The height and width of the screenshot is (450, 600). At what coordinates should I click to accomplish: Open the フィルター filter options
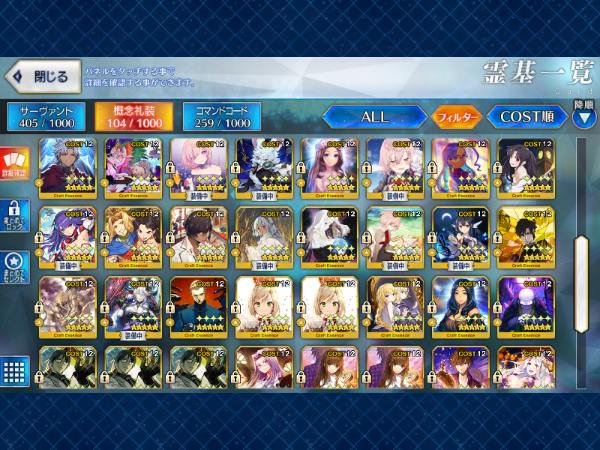click(x=457, y=117)
